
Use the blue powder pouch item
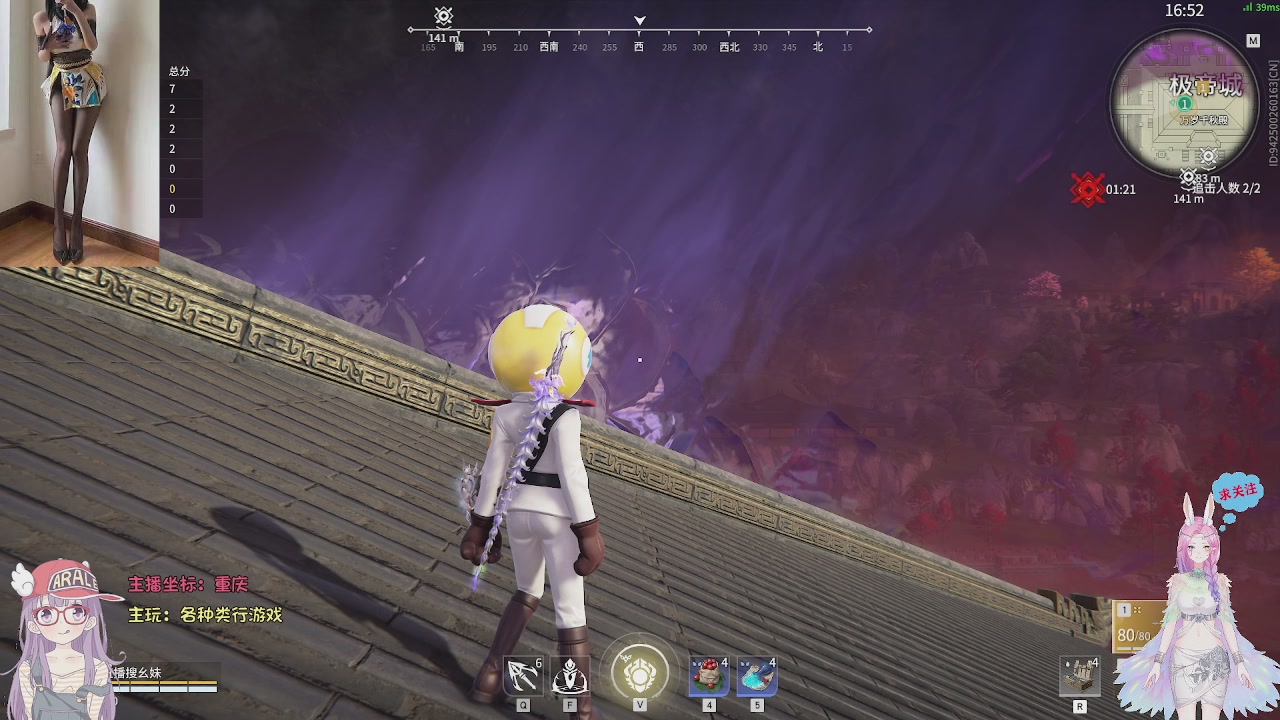[x=756, y=677]
